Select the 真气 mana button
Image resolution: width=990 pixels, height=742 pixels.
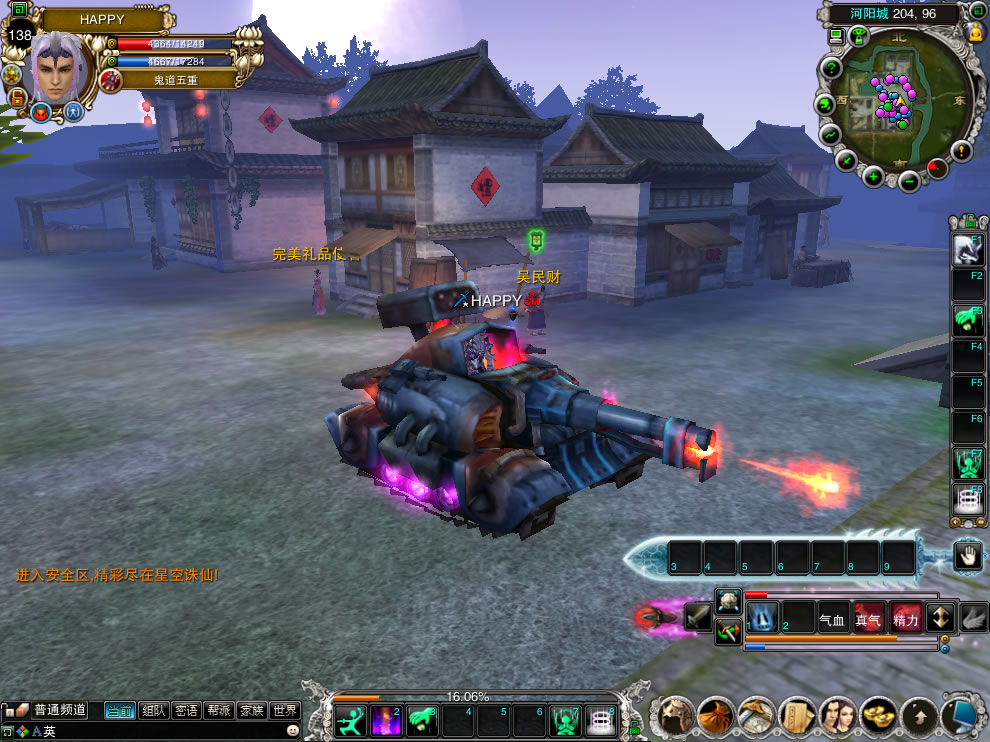869,618
